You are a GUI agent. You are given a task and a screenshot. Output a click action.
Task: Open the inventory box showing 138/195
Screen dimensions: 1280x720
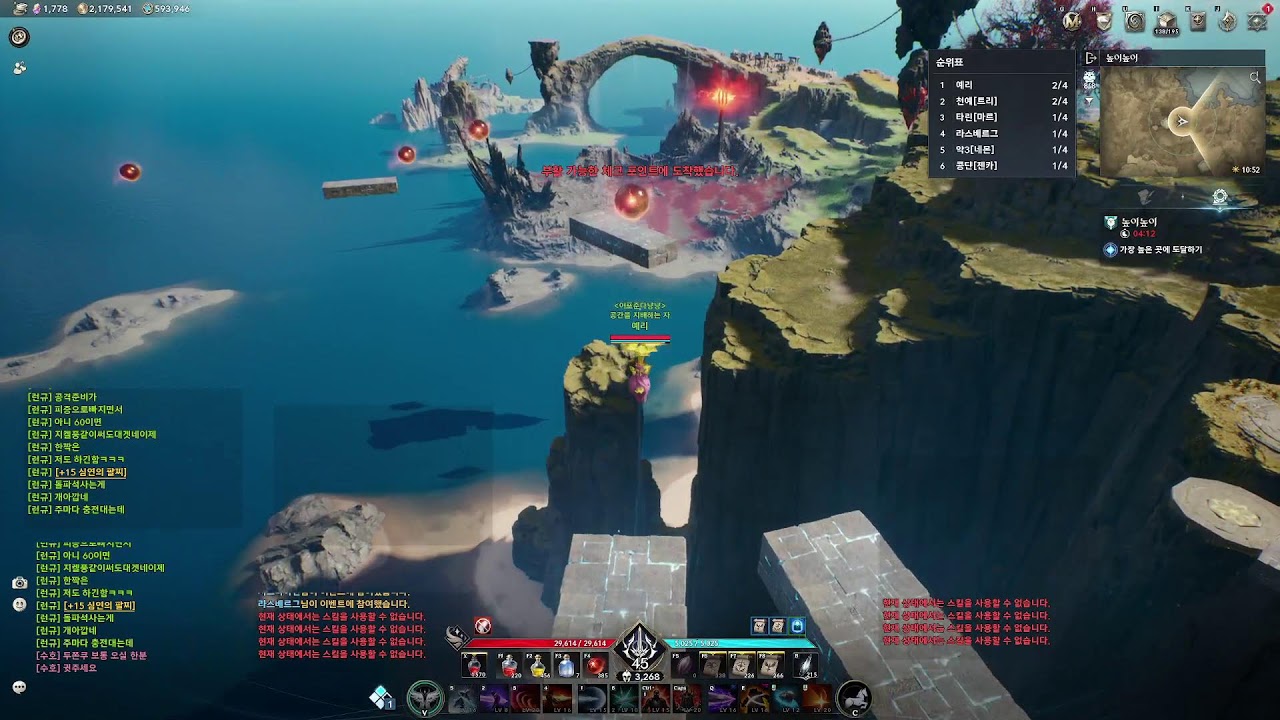pos(1165,21)
